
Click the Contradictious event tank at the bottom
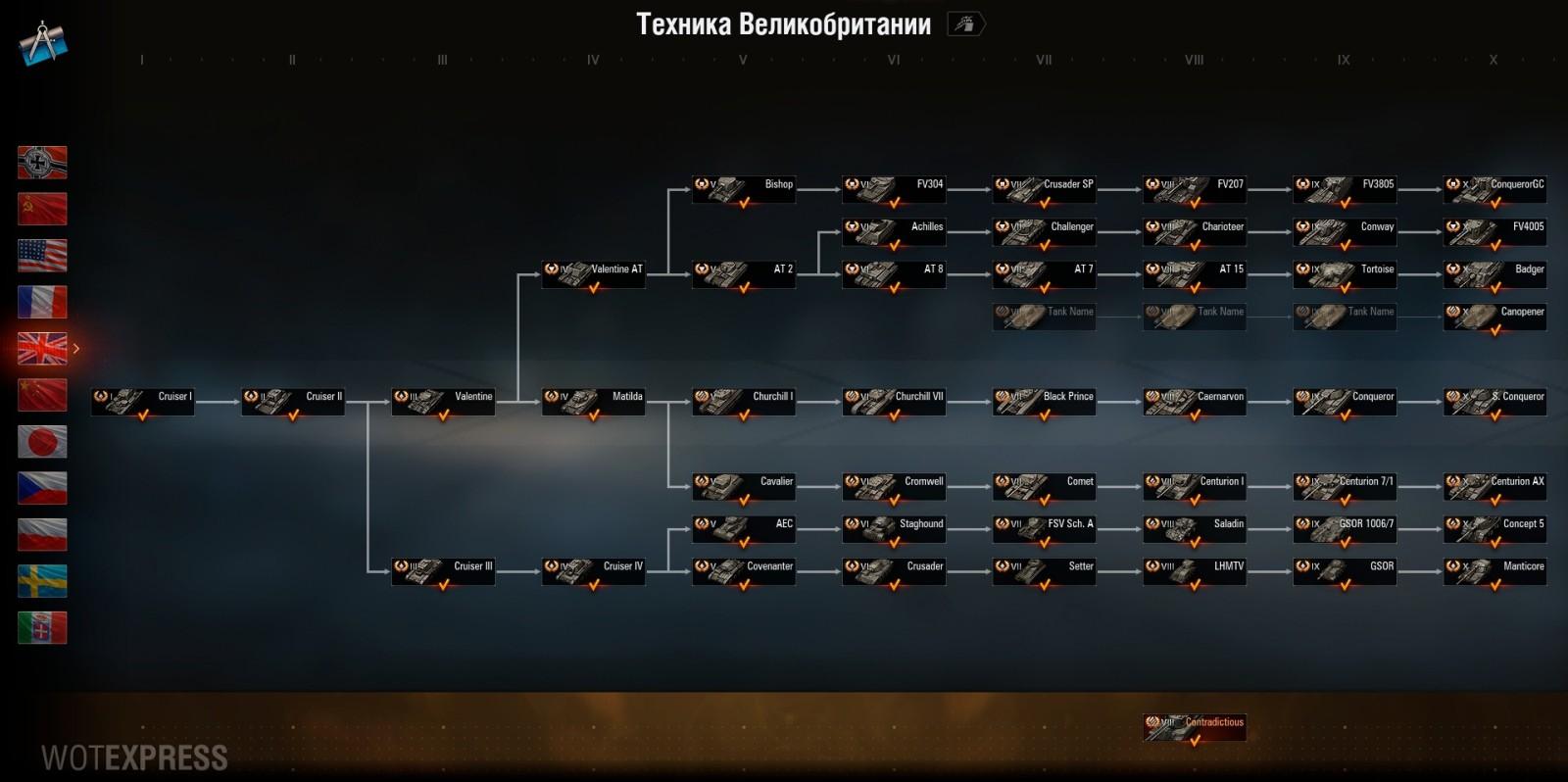coord(1194,727)
